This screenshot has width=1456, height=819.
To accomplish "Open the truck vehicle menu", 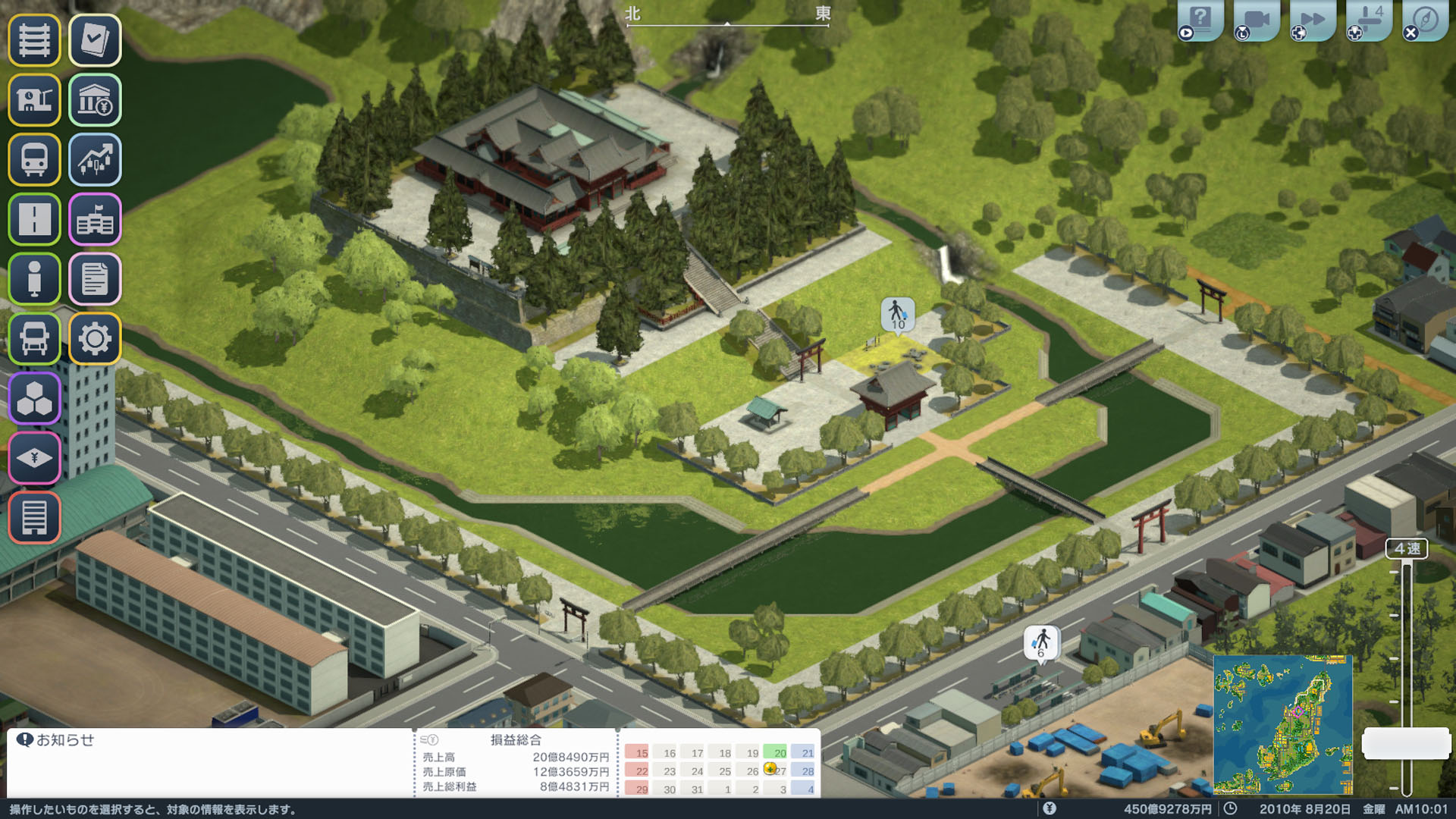I will (x=34, y=339).
